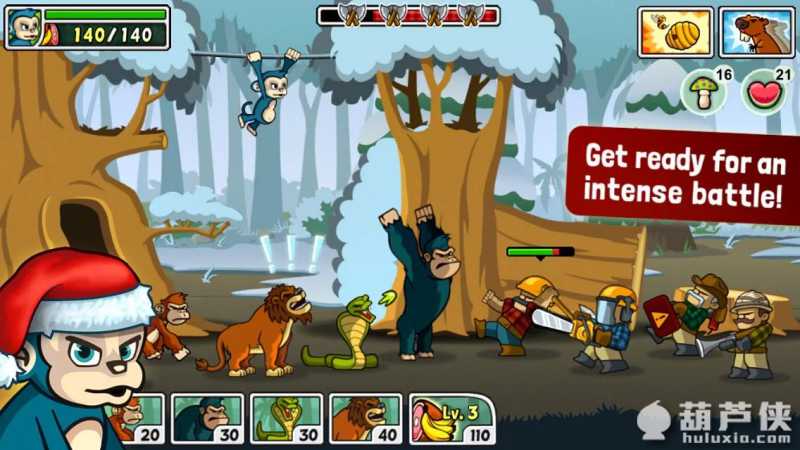Deploy the gorilla unit costing 30
This screenshot has height=450, width=800.
(208, 418)
